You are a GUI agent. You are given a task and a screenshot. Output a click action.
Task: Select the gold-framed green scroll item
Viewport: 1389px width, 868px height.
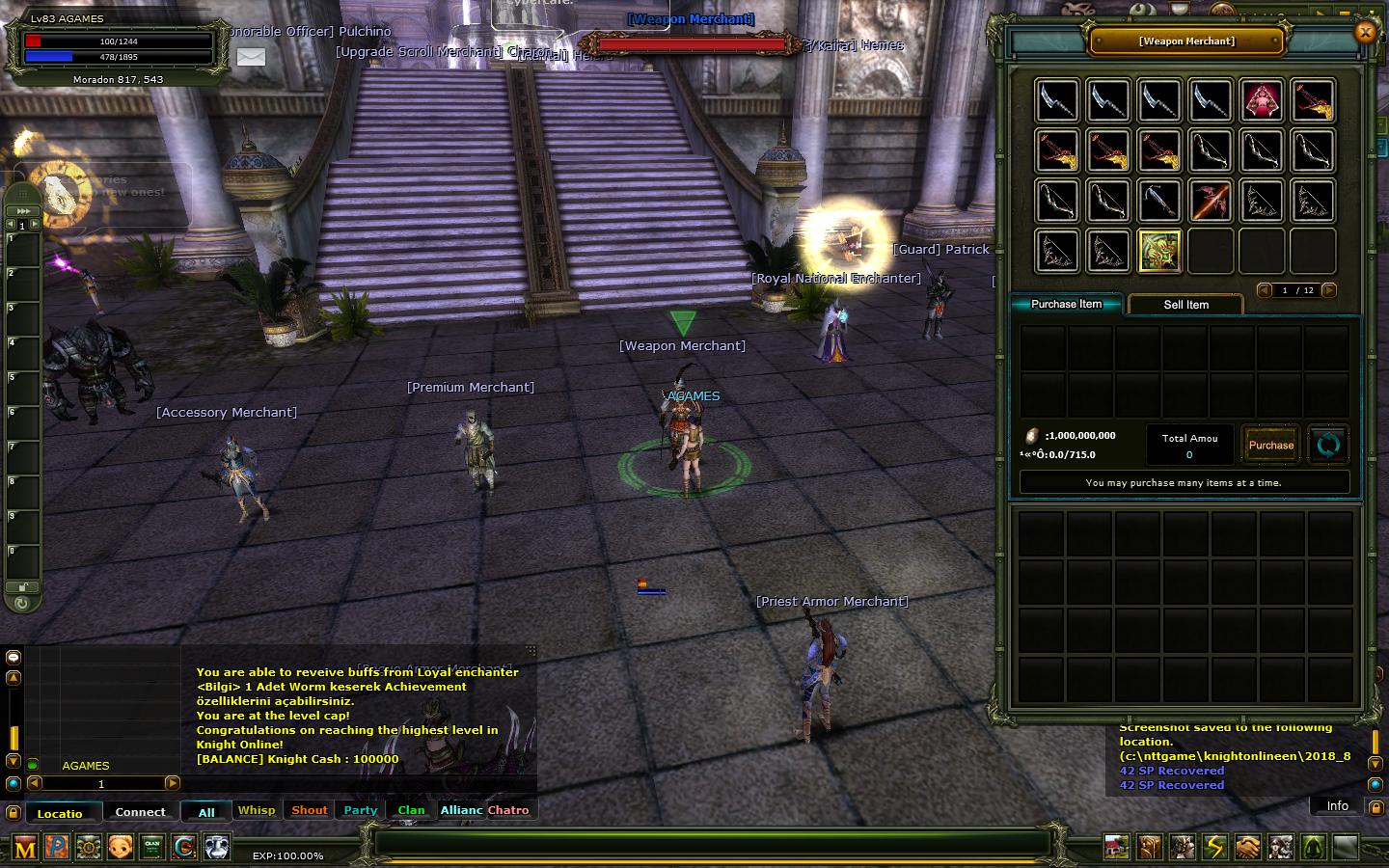click(x=1159, y=251)
